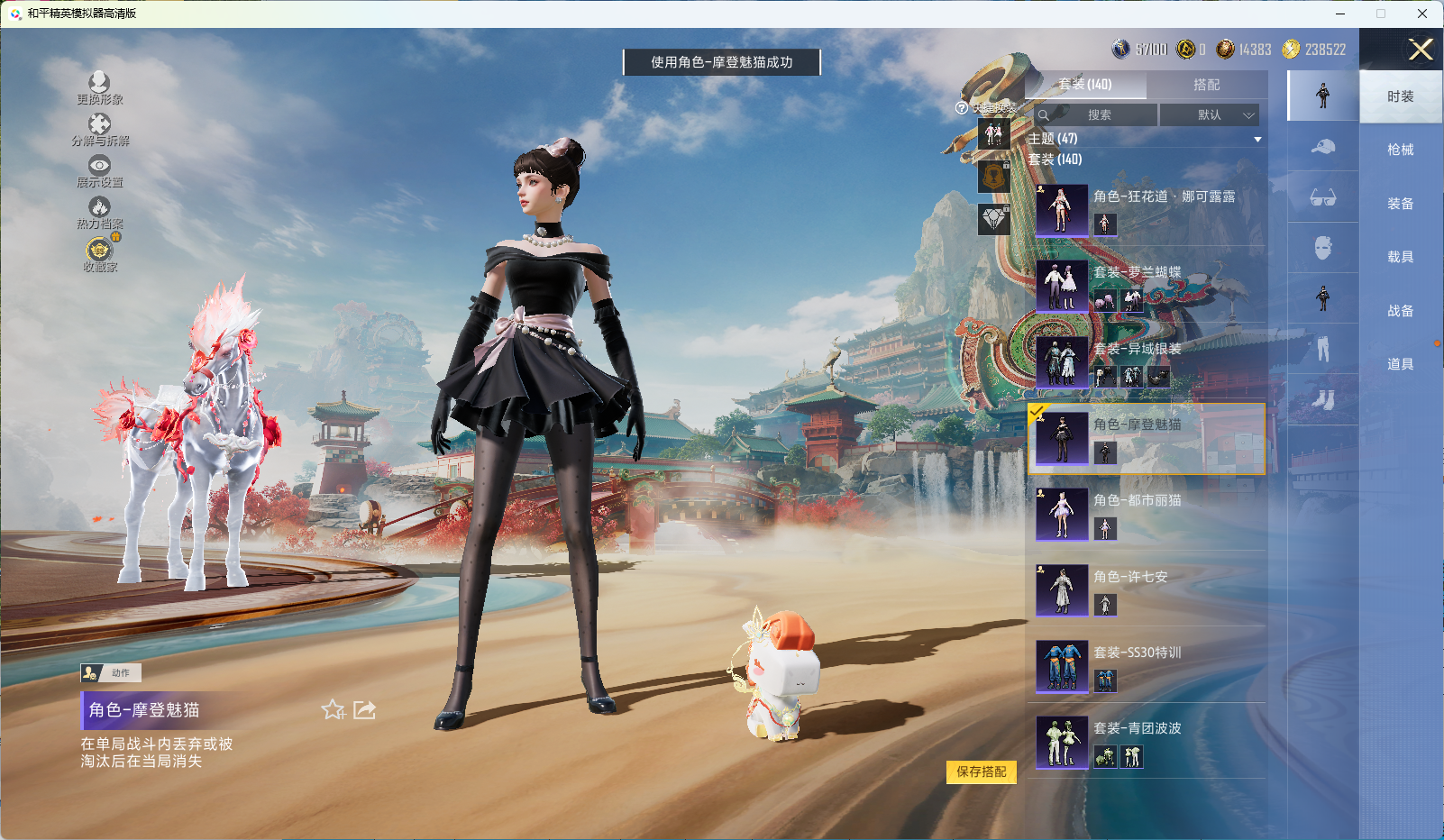
Task: Switch to the 搭配 outfit tab
Action: pyautogui.click(x=1206, y=85)
